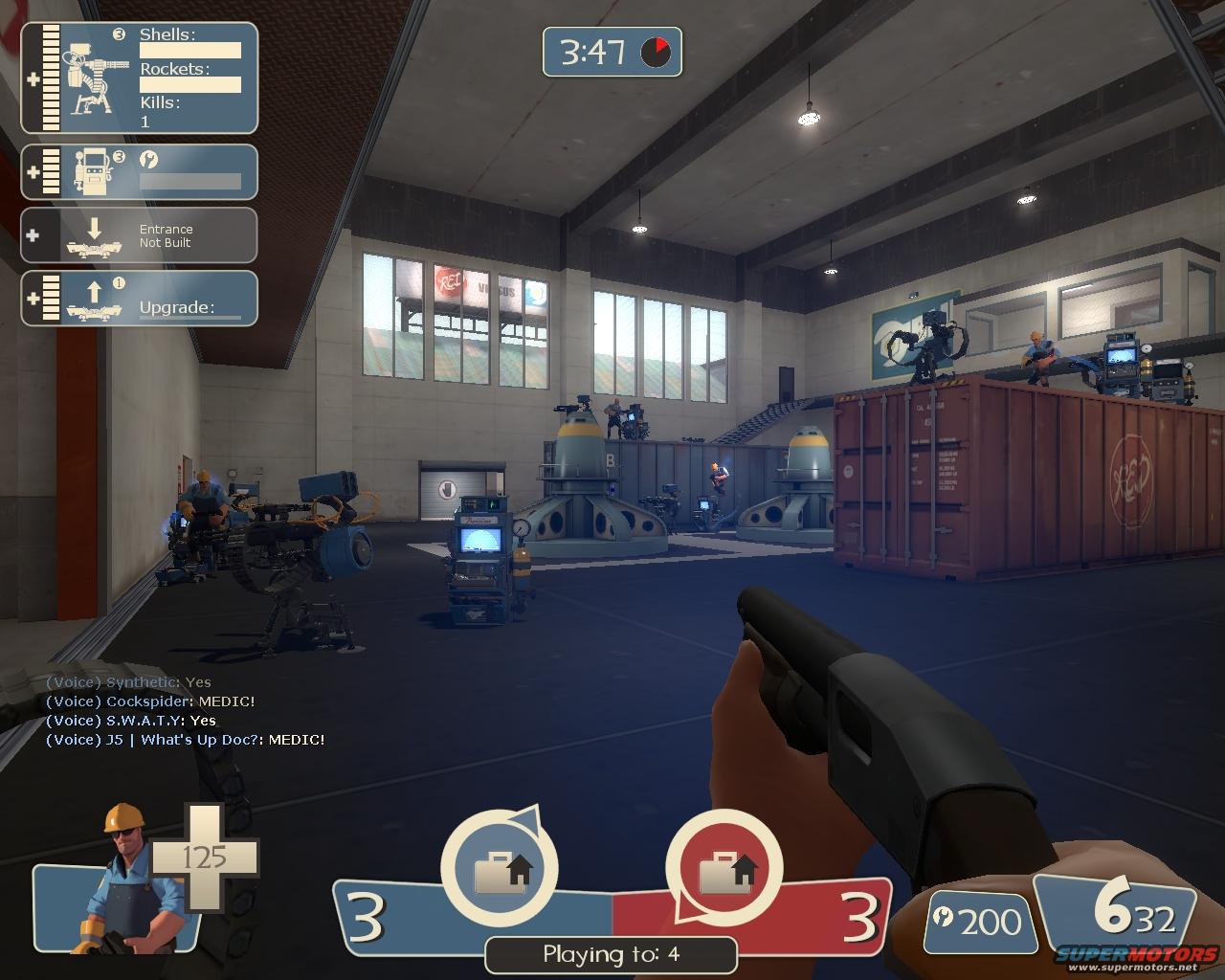Click the dispenser building status panel
This screenshot has width=1225, height=980.
(x=140, y=172)
